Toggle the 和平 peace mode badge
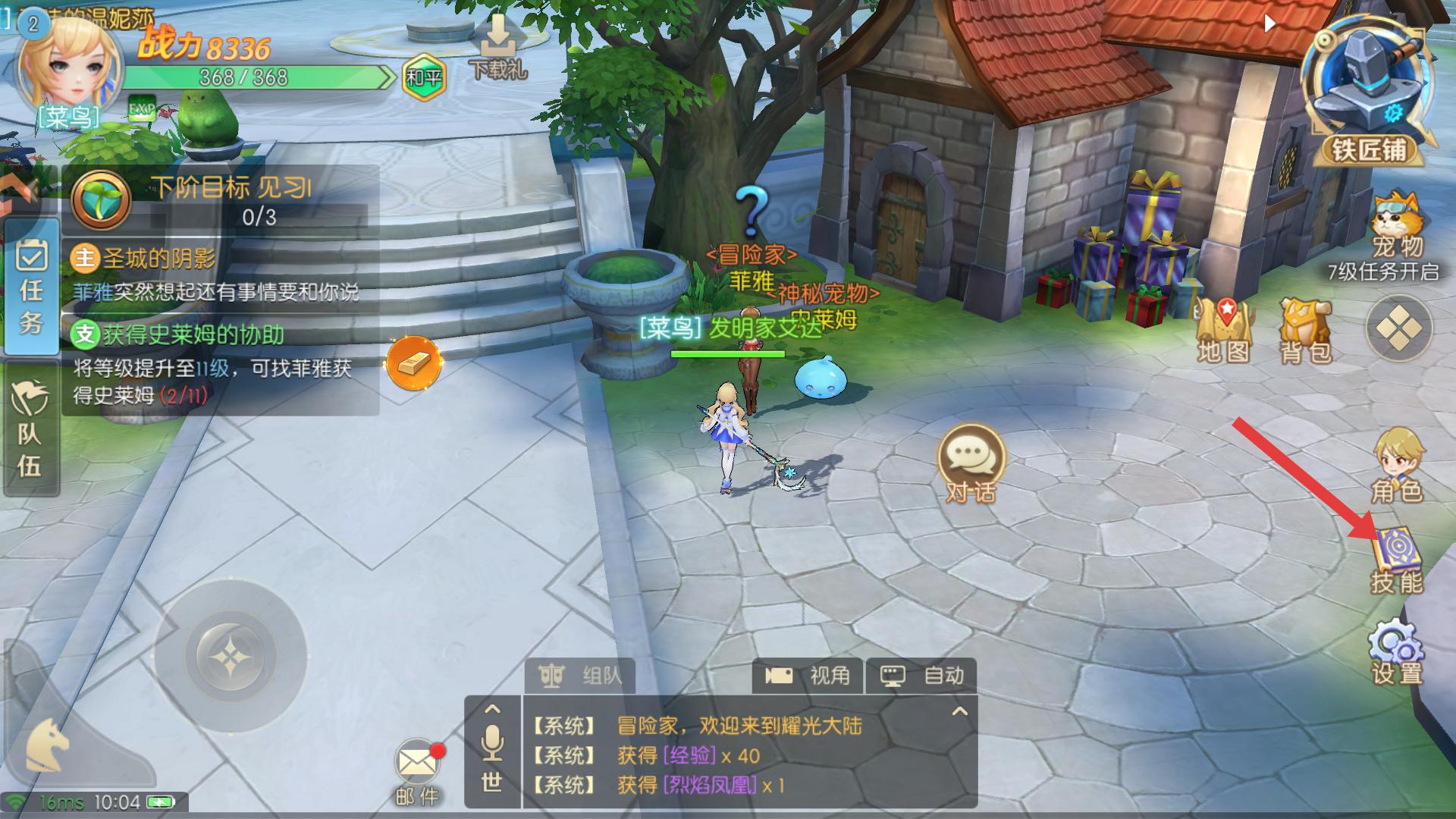This screenshot has width=1456, height=819. (423, 77)
